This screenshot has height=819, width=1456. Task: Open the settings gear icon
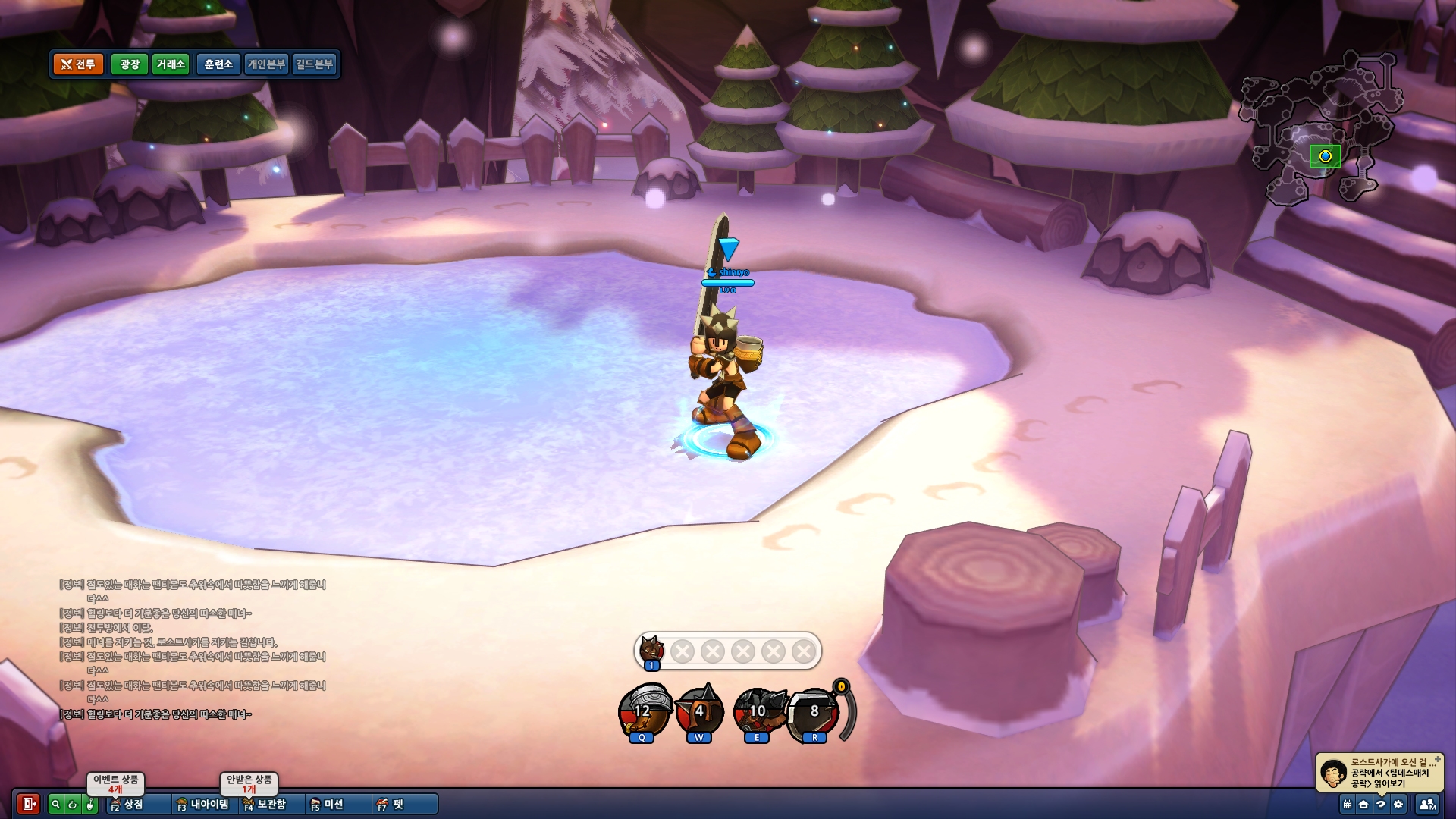pyautogui.click(x=1399, y=805)
